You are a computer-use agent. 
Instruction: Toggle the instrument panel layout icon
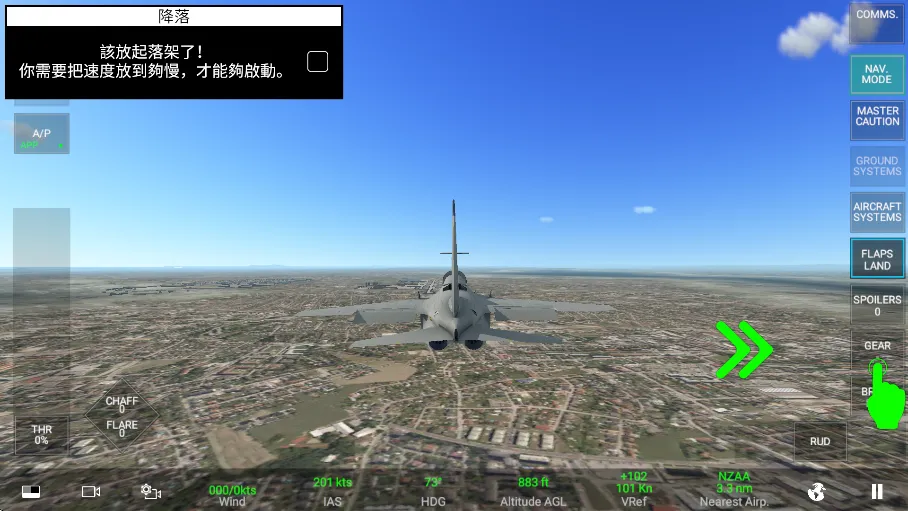coord(31,491)
